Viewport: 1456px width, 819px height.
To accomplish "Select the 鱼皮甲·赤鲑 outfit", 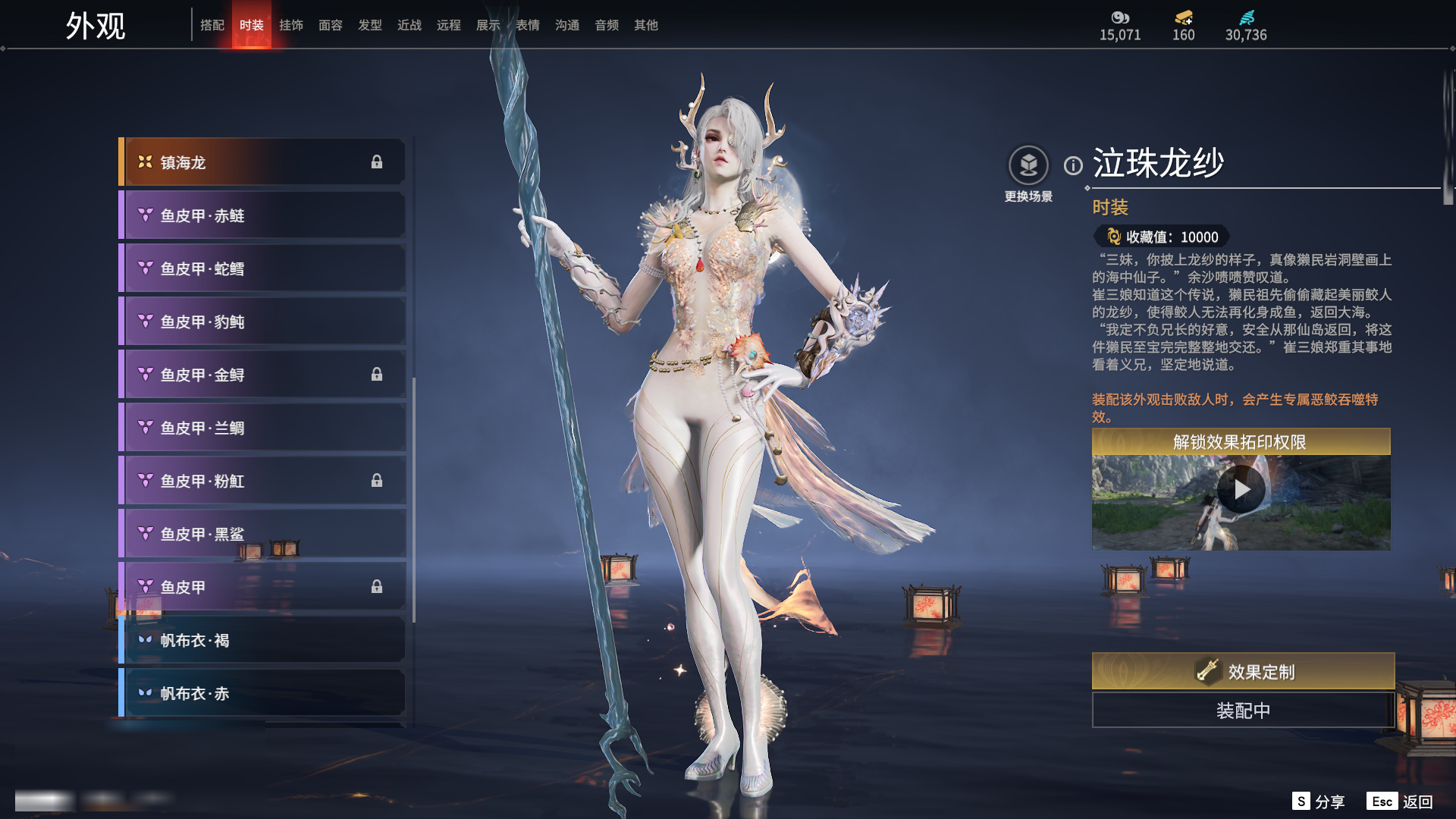I will 262,215.
